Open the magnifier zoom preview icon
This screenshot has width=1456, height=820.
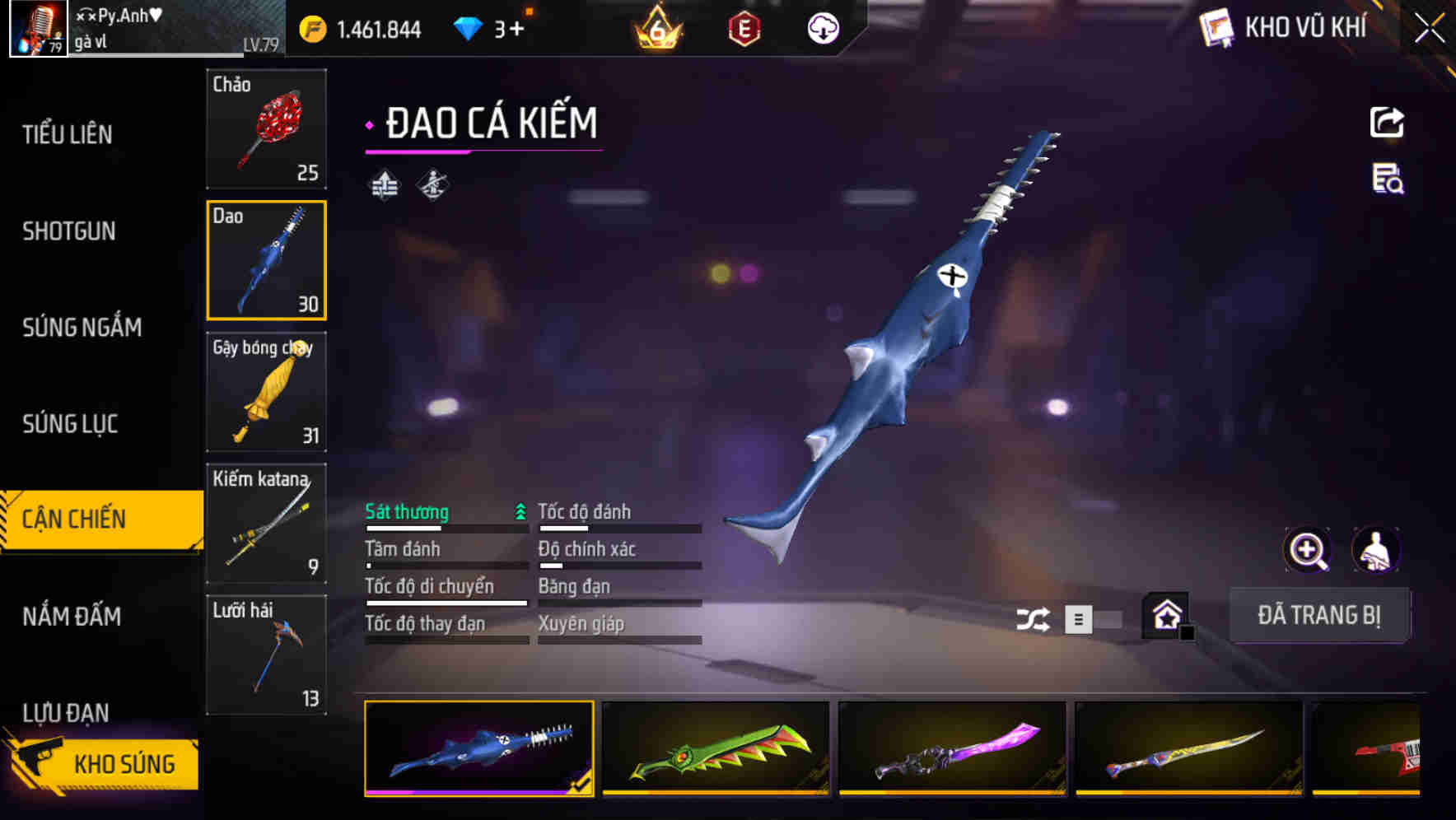point(1308,550)
